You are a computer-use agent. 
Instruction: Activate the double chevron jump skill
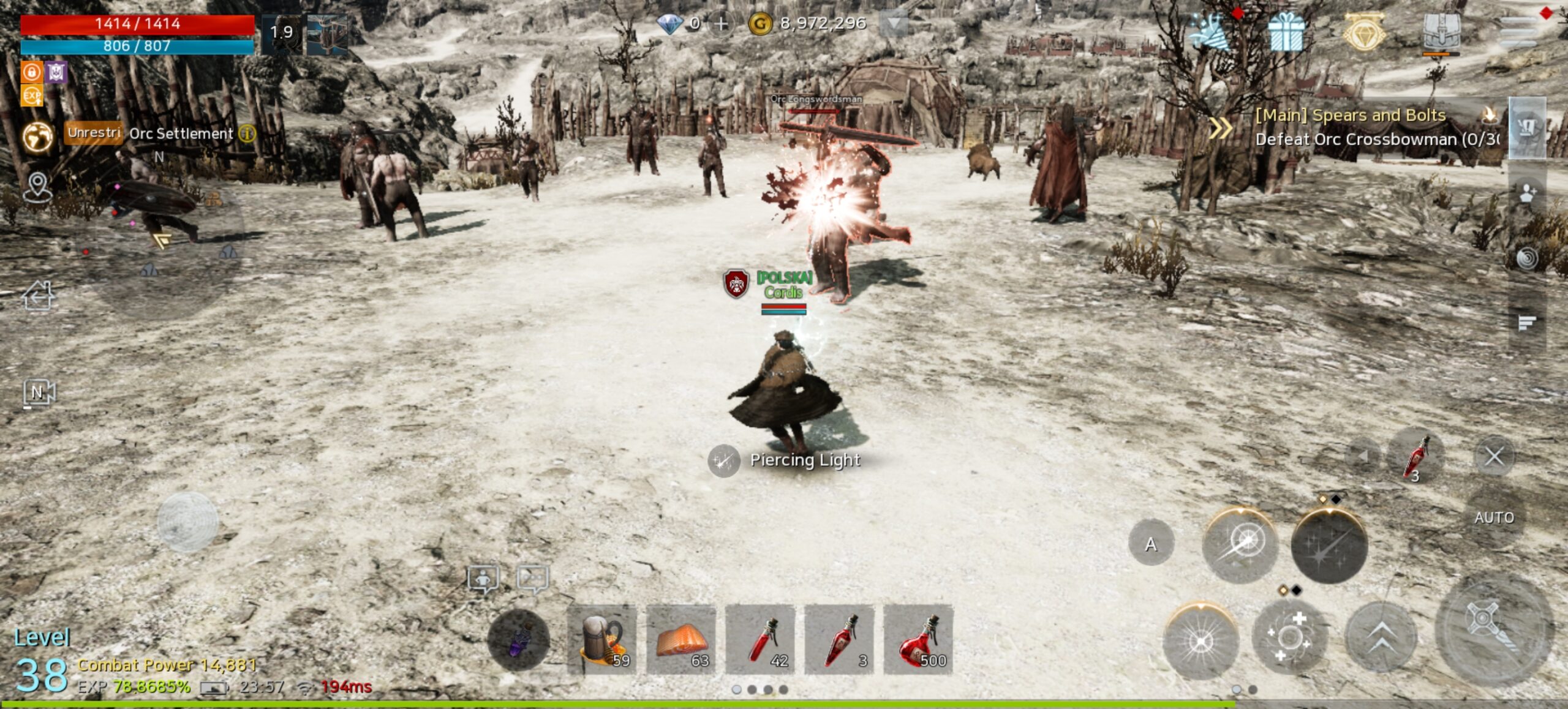[1380, 637]
